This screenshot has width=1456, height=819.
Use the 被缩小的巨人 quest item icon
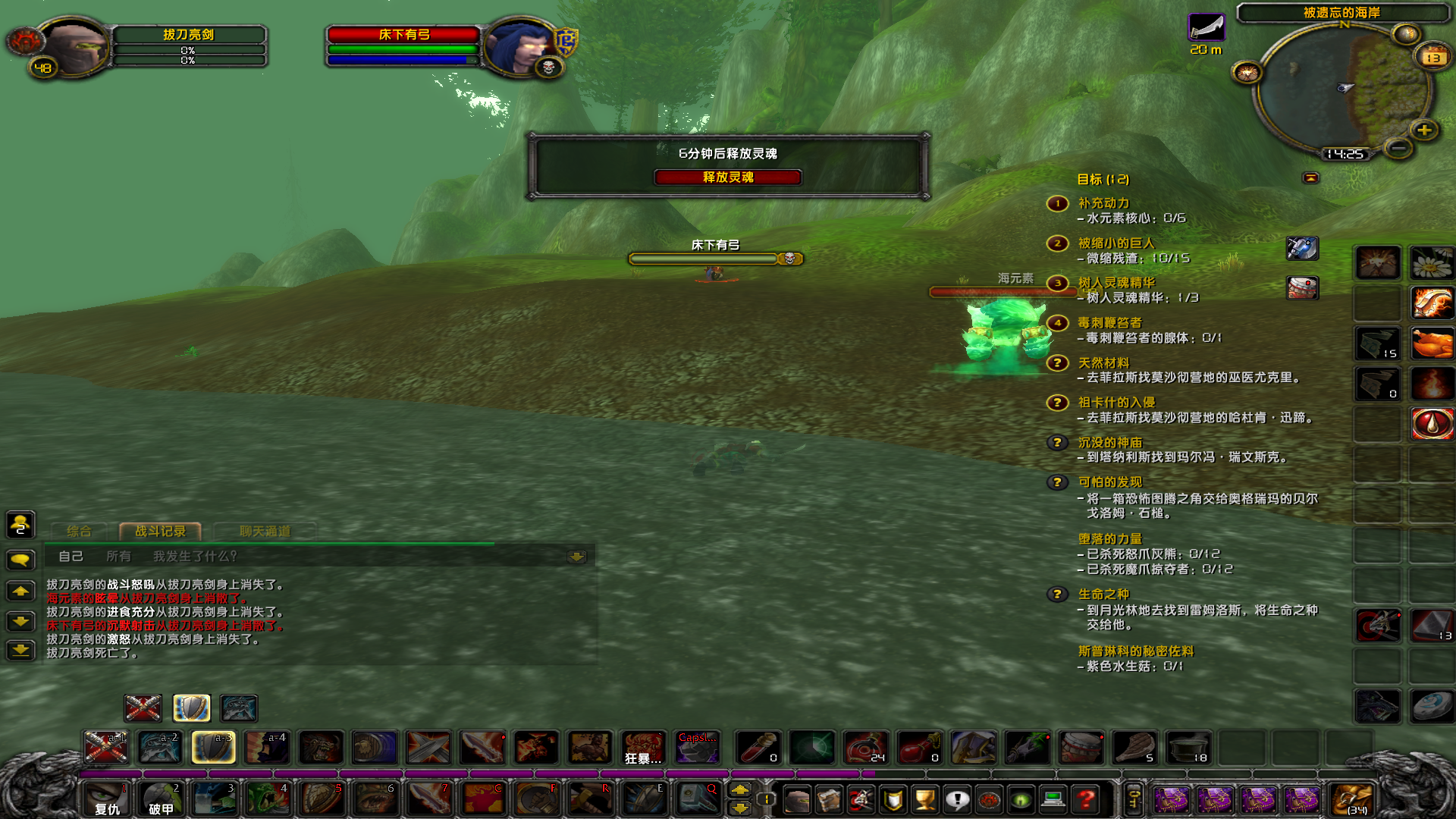pos(1302,248)
